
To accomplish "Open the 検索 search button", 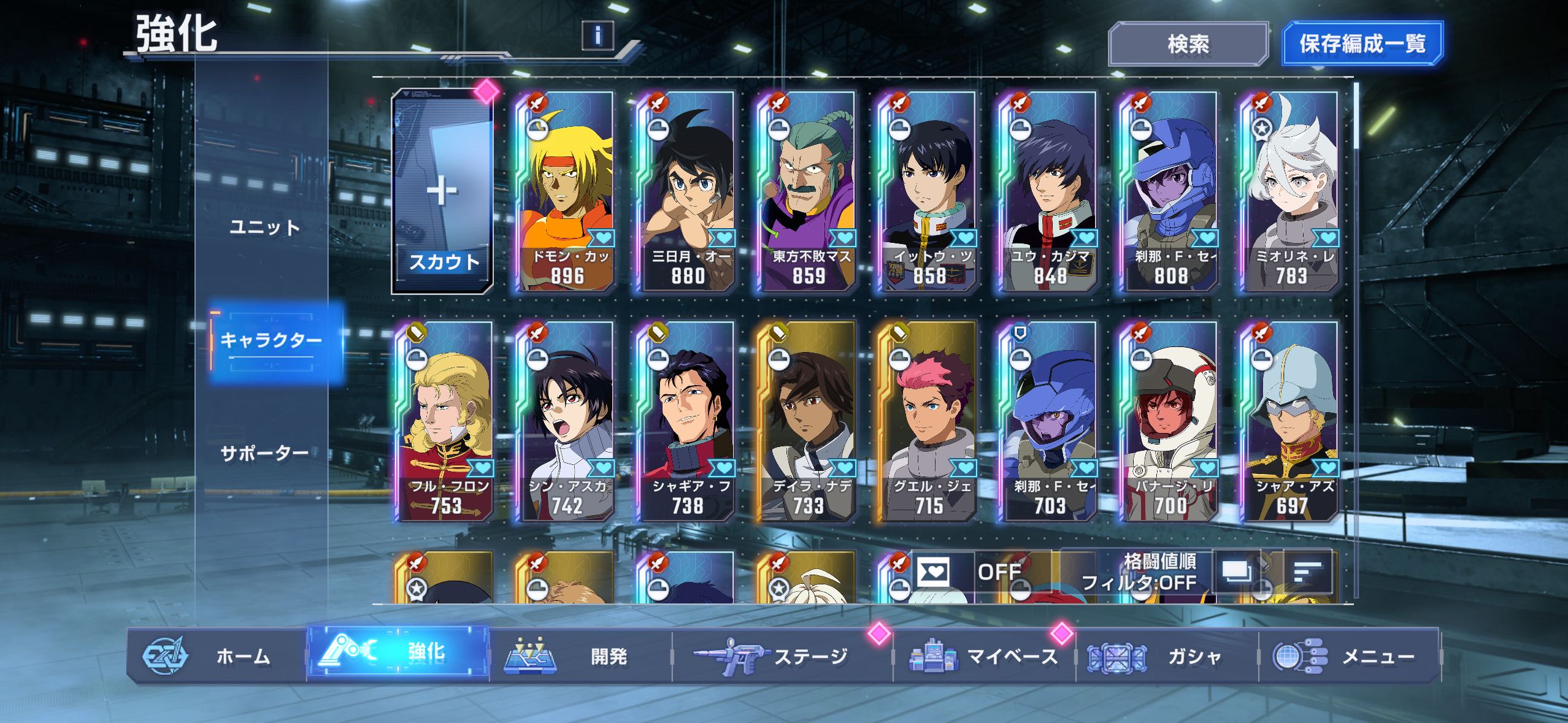I will click(1188, 44).
